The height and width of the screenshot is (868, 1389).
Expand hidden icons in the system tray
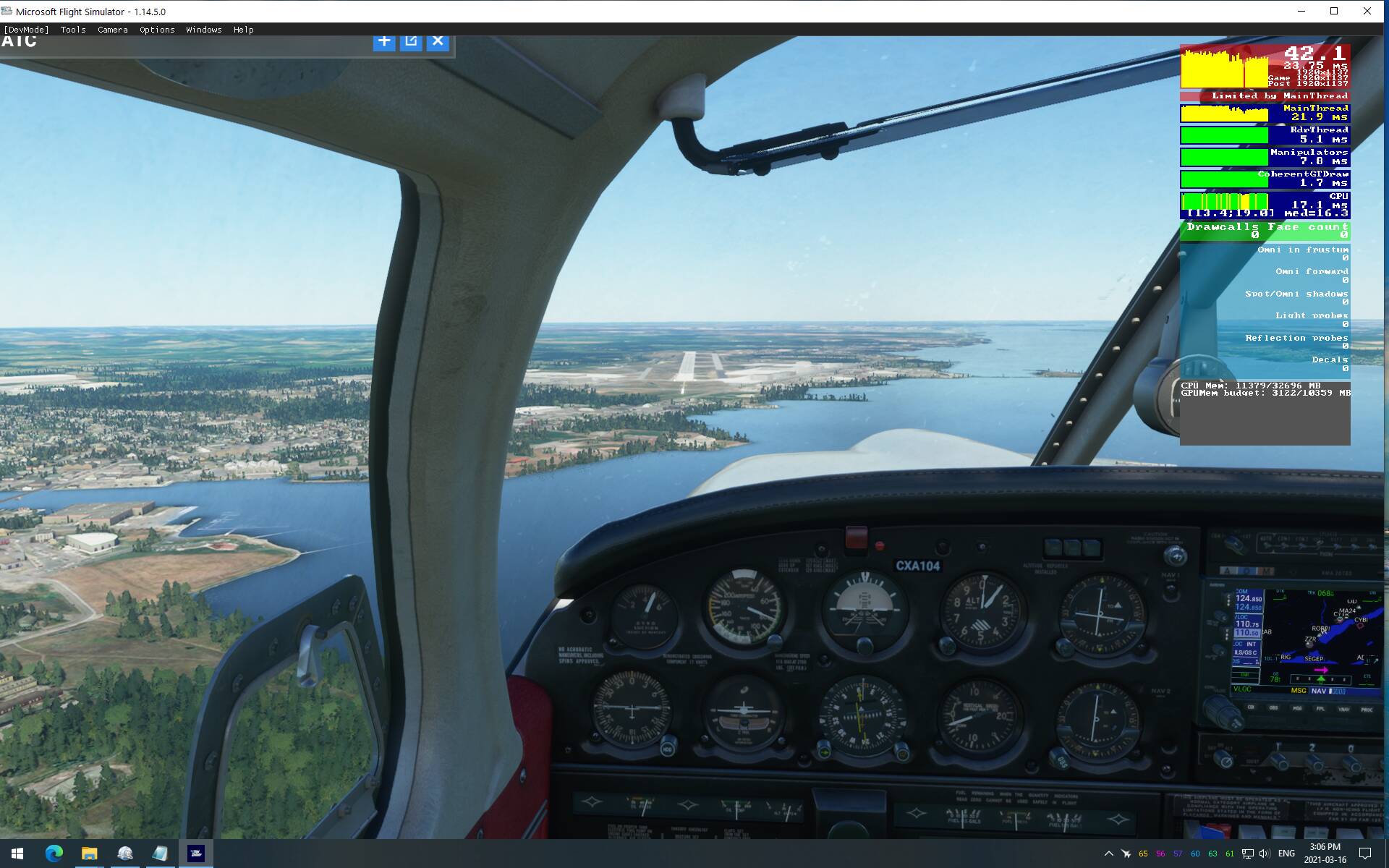click(x=1108, y=854)
